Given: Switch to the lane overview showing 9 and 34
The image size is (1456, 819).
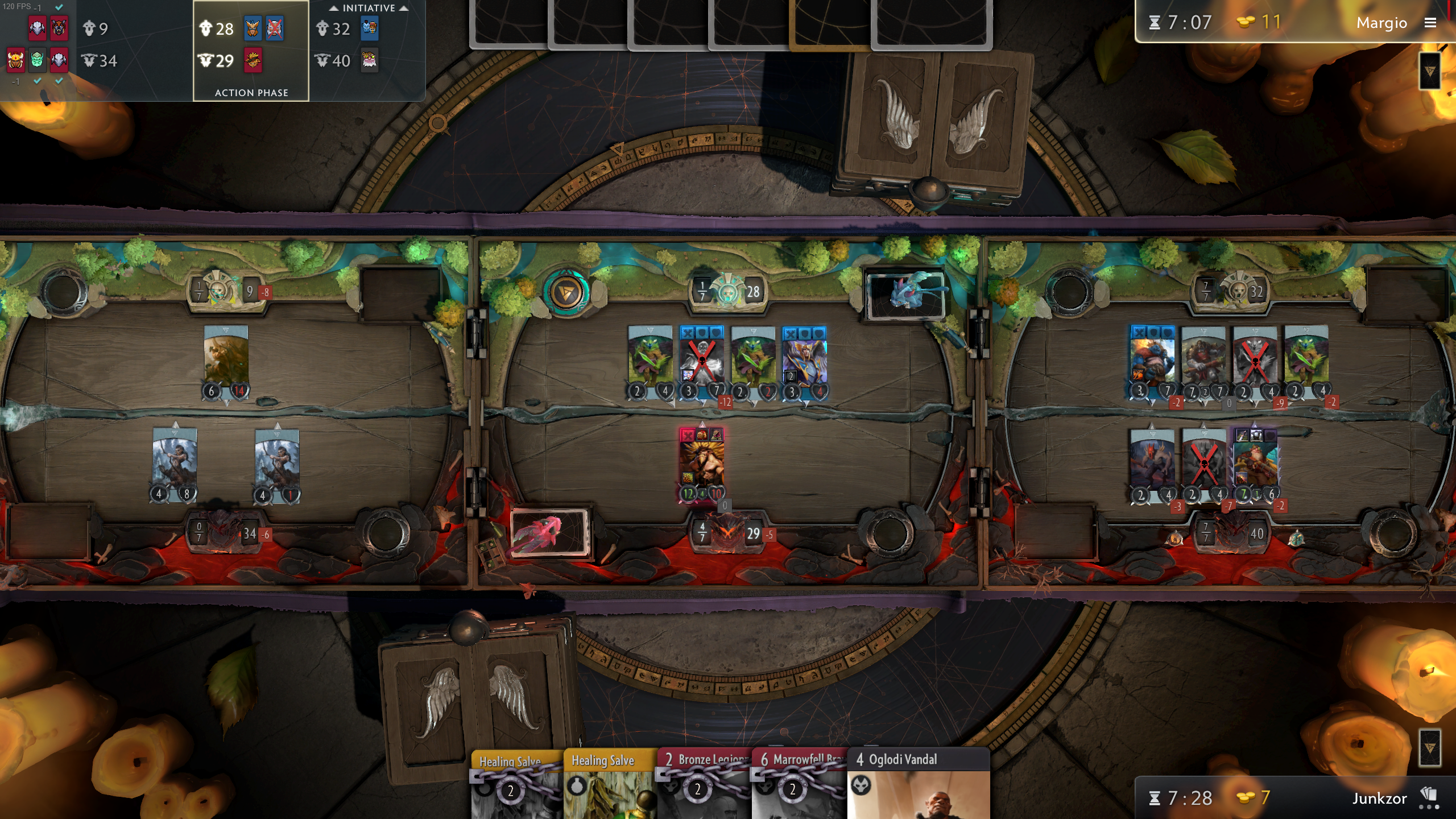Looking at the screenshot, I should 97,44.
